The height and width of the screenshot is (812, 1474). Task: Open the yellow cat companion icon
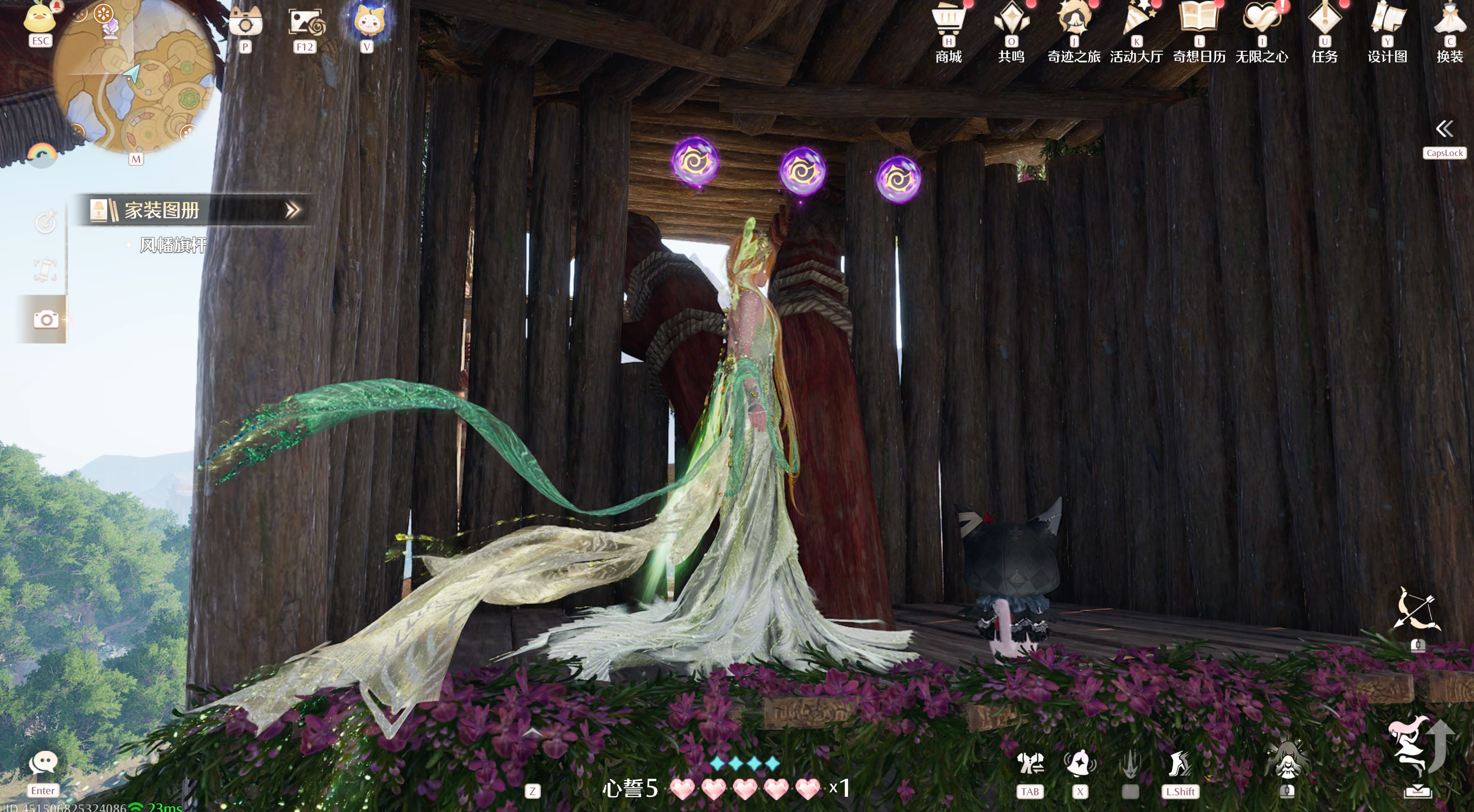point(367,21)
